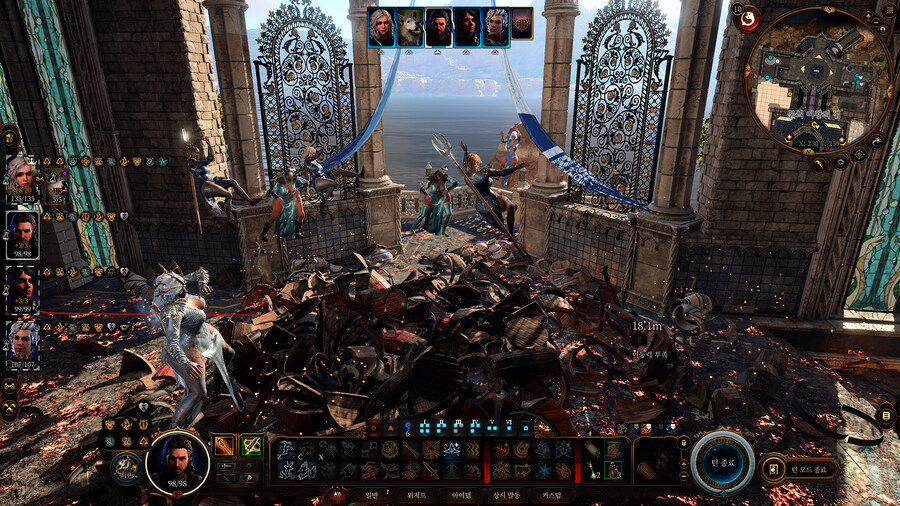Click the round end turn button
900x506 pixels.
pyautogui.click(x=722, y=462)
